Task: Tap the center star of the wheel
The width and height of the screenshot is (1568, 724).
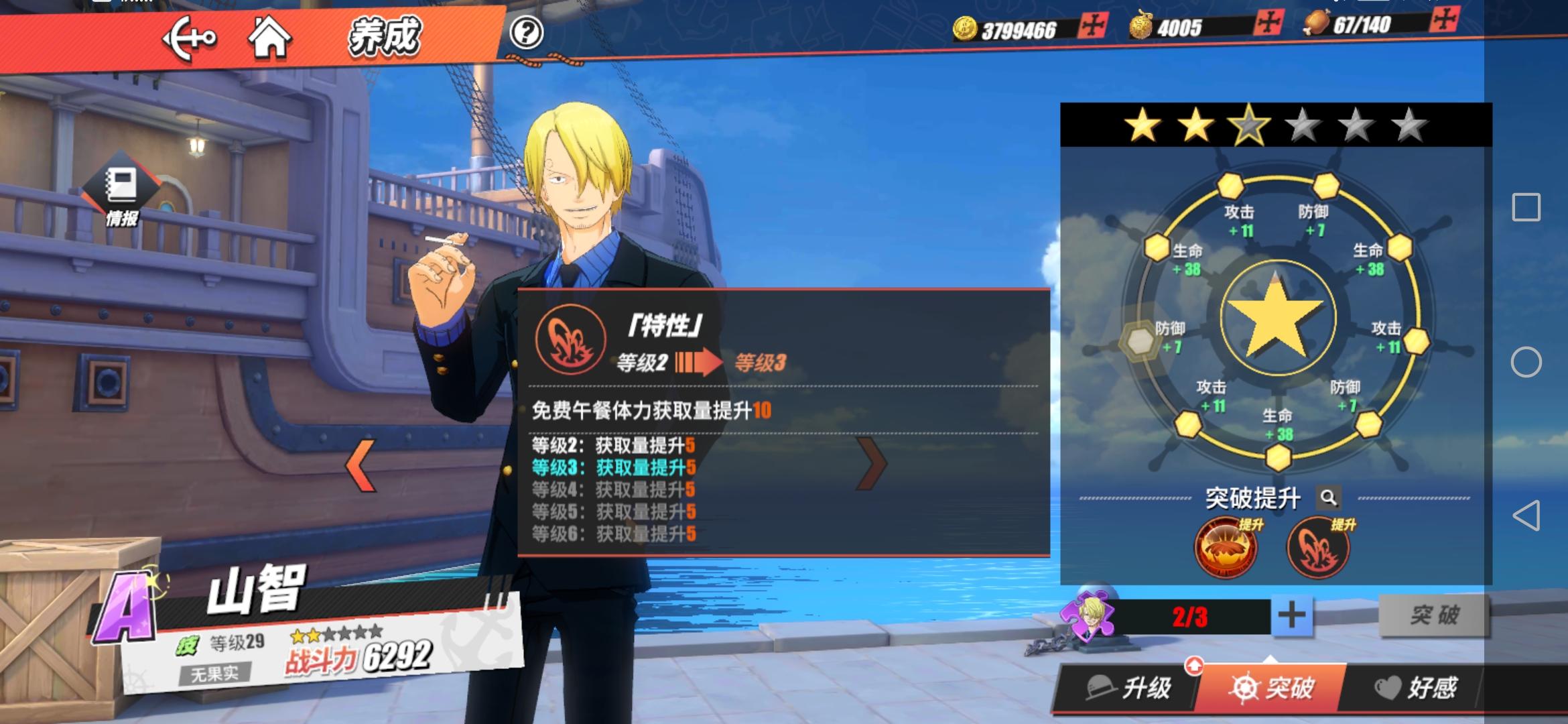Action: pyautogui.click(x=1277, y=318)
